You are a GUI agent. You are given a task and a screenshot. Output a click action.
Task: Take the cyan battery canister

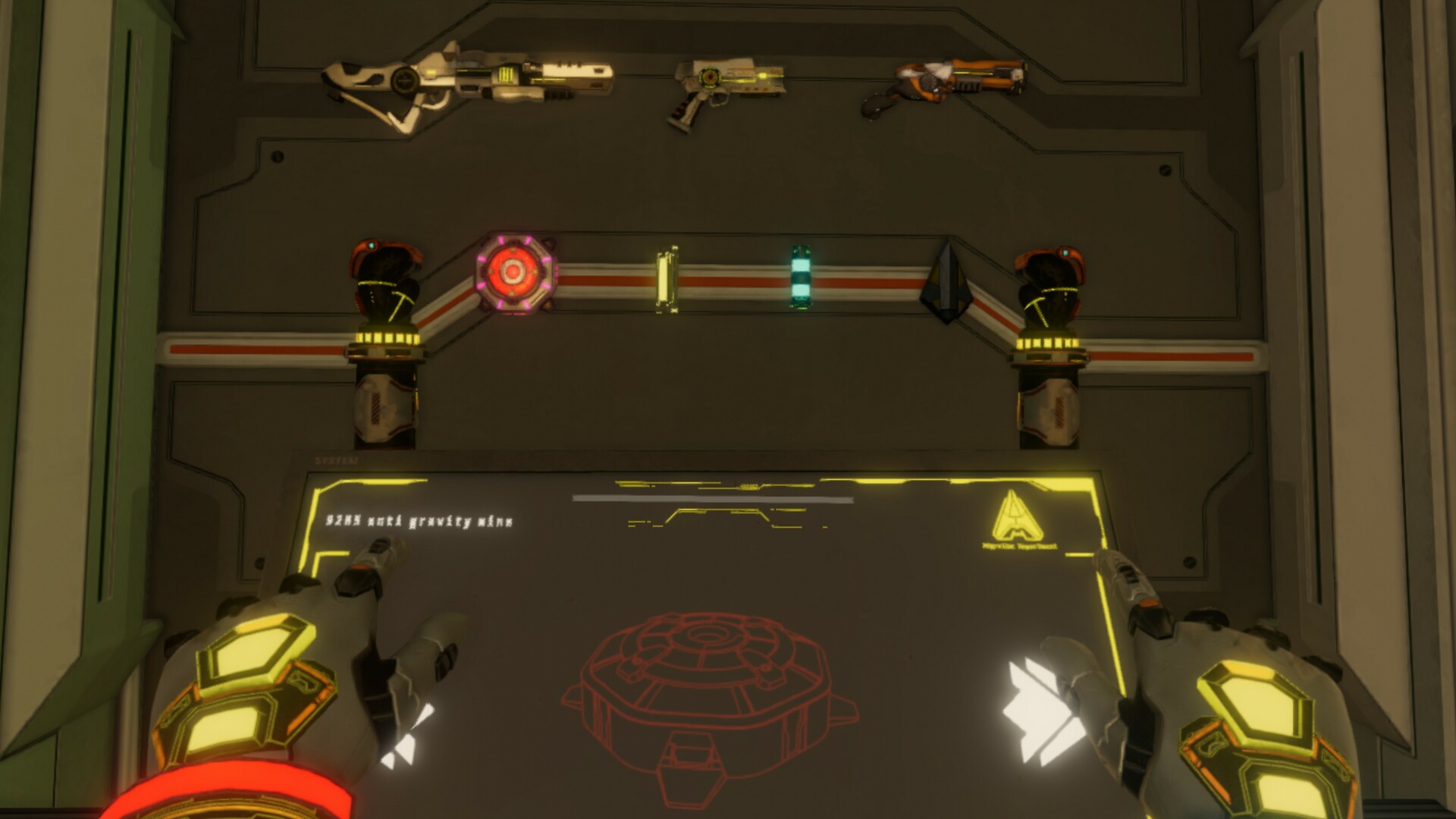tap(799, 275)
